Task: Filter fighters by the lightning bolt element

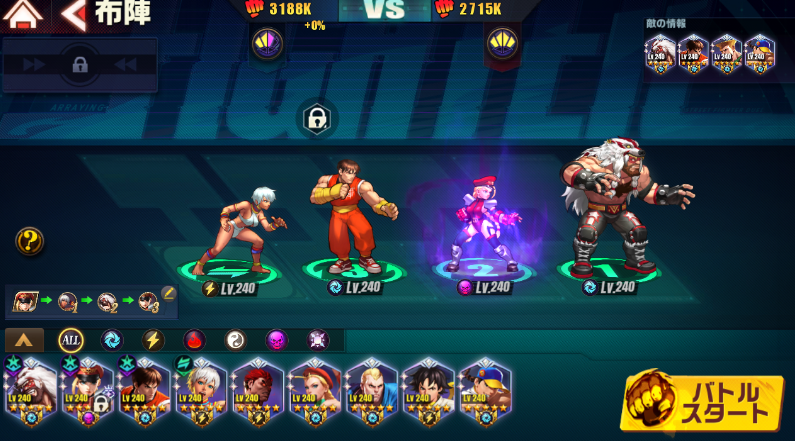Action: (x=152, y=340)
